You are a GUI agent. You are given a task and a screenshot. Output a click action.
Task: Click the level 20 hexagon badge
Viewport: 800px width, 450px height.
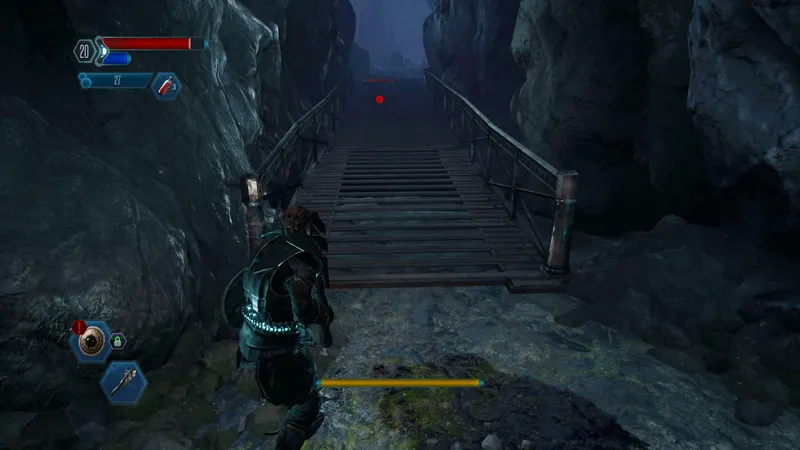coord(82,50)
